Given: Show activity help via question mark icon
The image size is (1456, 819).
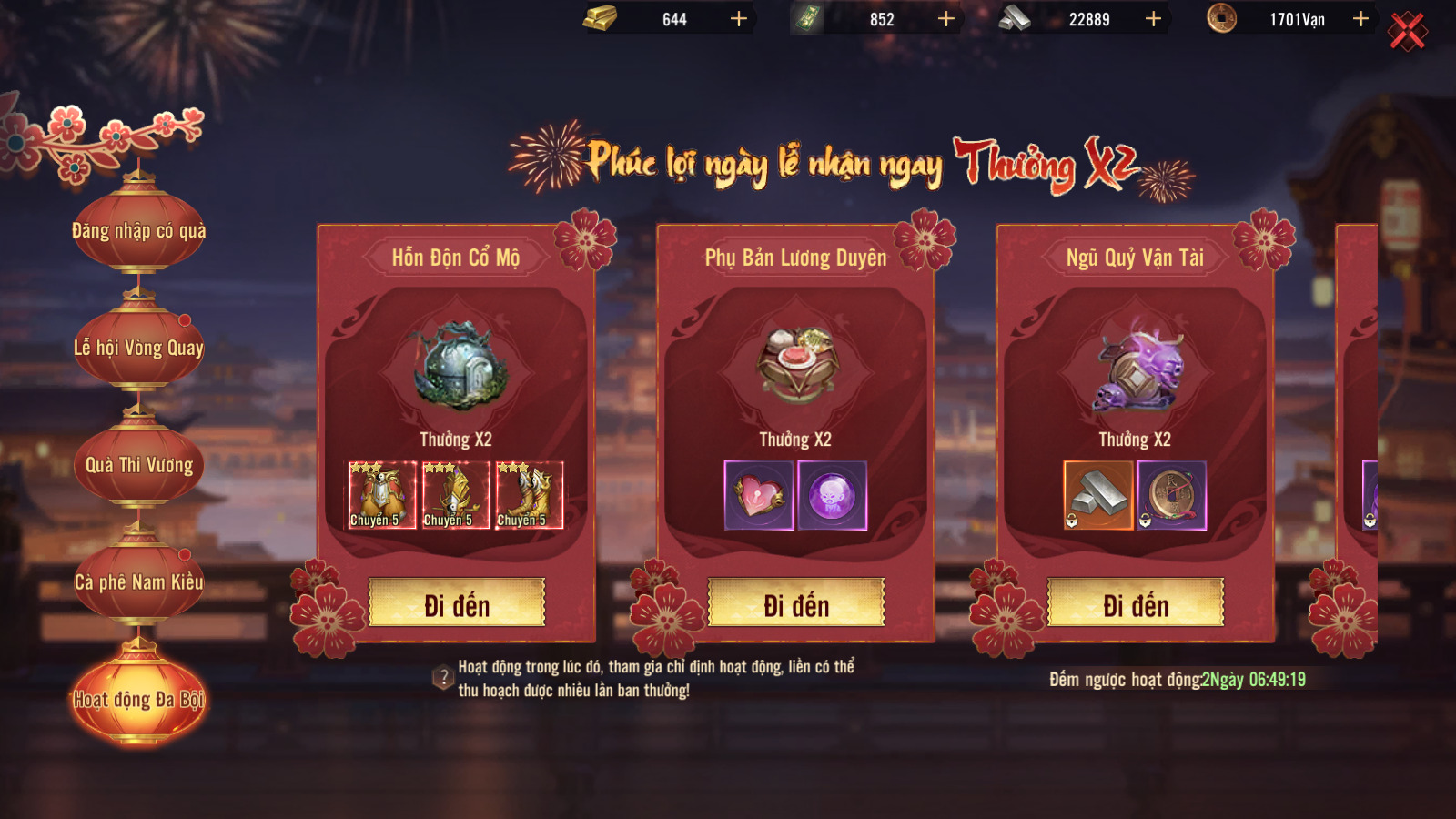Looking at the screenshot, I should pos(443,678).
